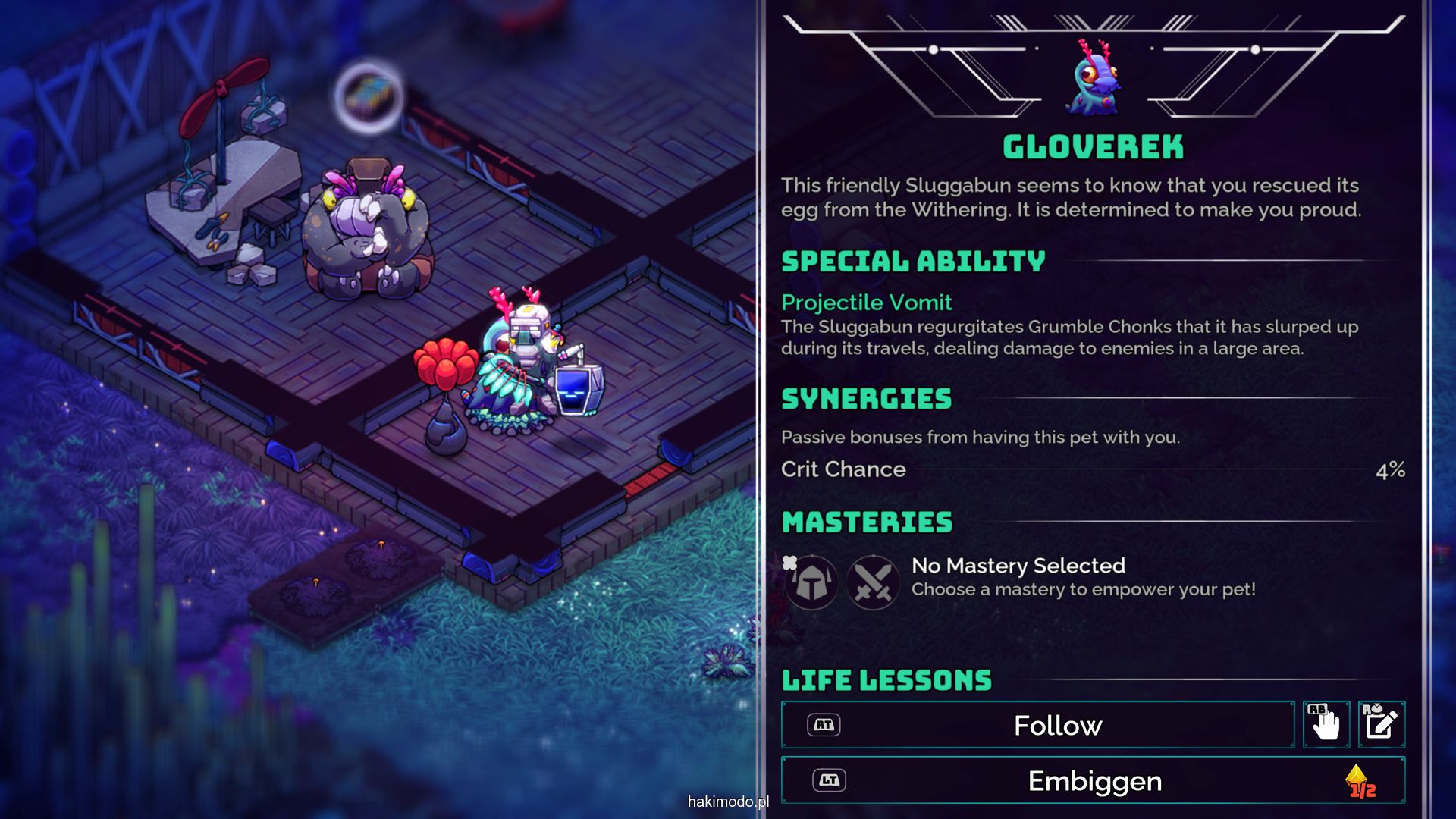Choose the Embiggen button
1456x819 pixels.
click(x=1093, y=780)
